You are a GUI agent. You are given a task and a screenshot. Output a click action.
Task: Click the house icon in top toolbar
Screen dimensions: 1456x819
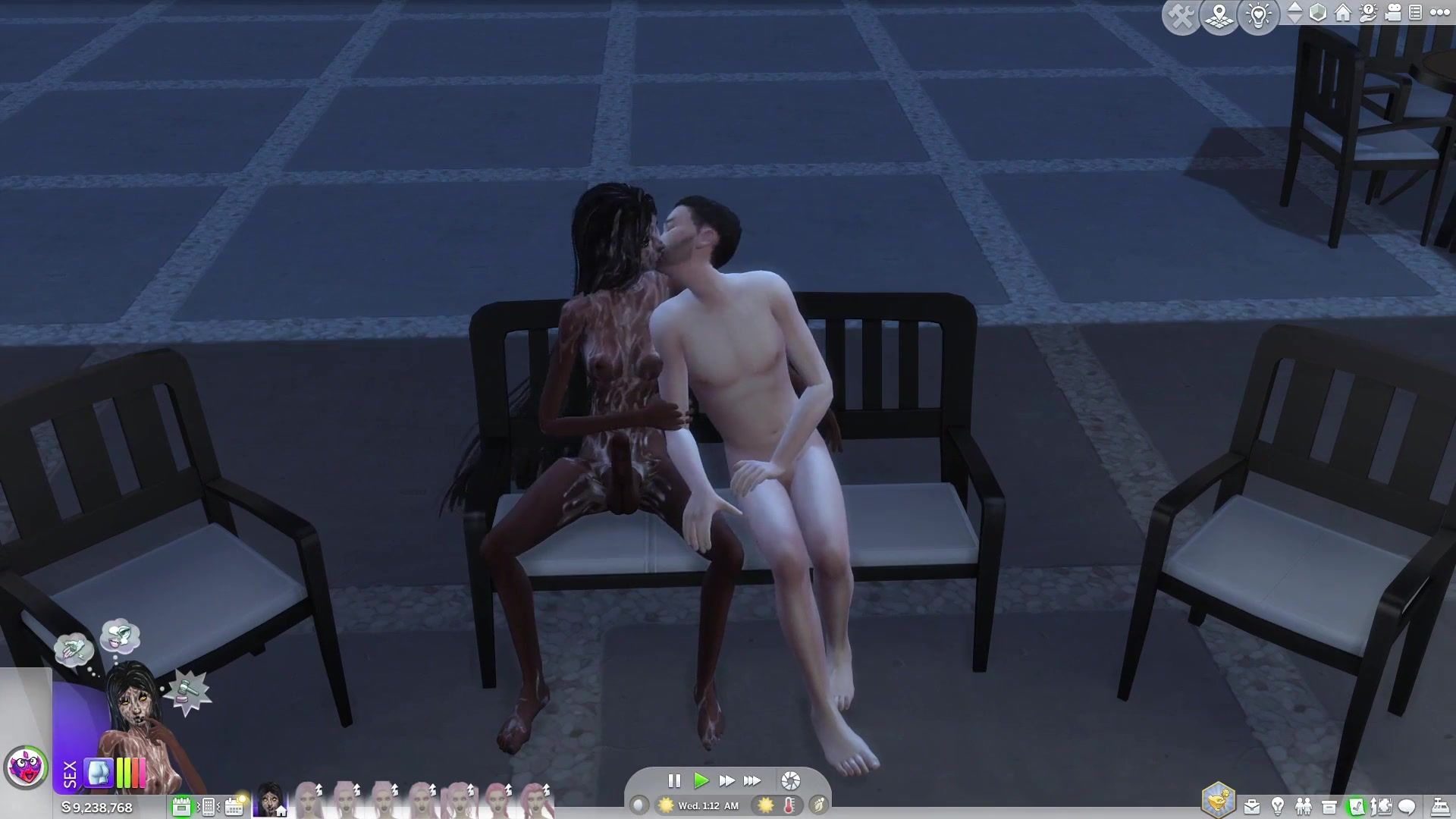pos(1343,13)
